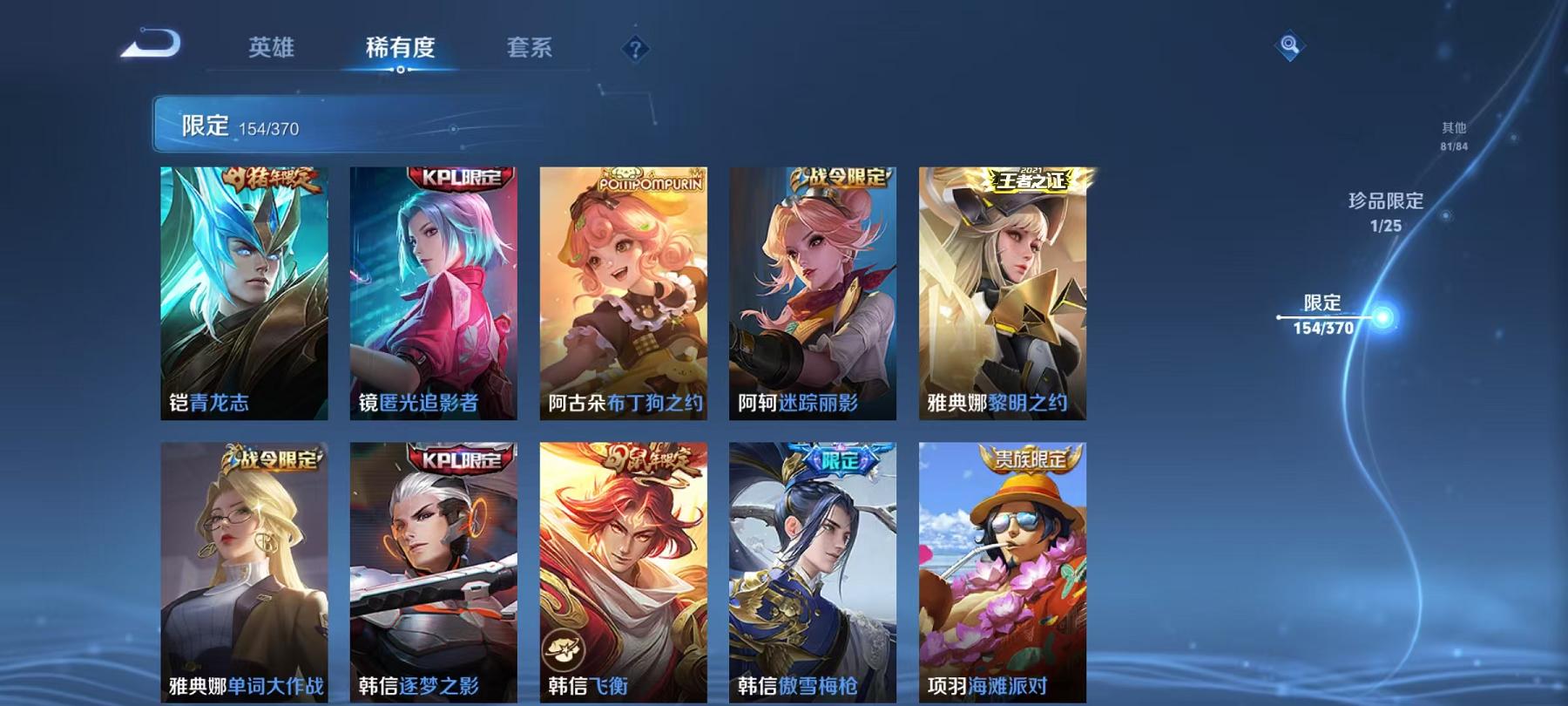Switch to the 英雄 tab
The image size is (1568, 706).
[270, 50]
